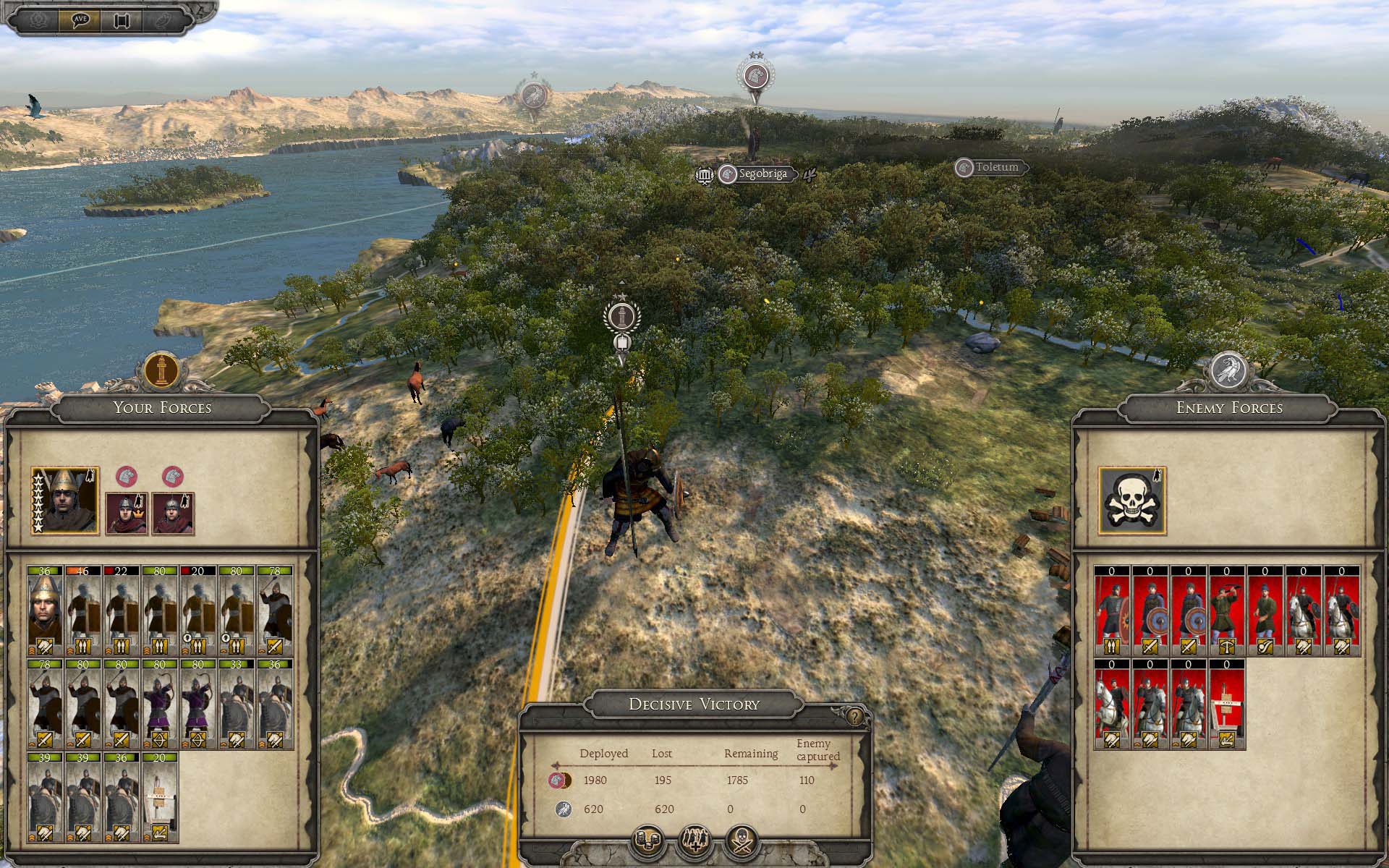This screenshot has width=1389, height=868.
Task: Click your faction emblem above Your Forces
Action: click(161, 370)
